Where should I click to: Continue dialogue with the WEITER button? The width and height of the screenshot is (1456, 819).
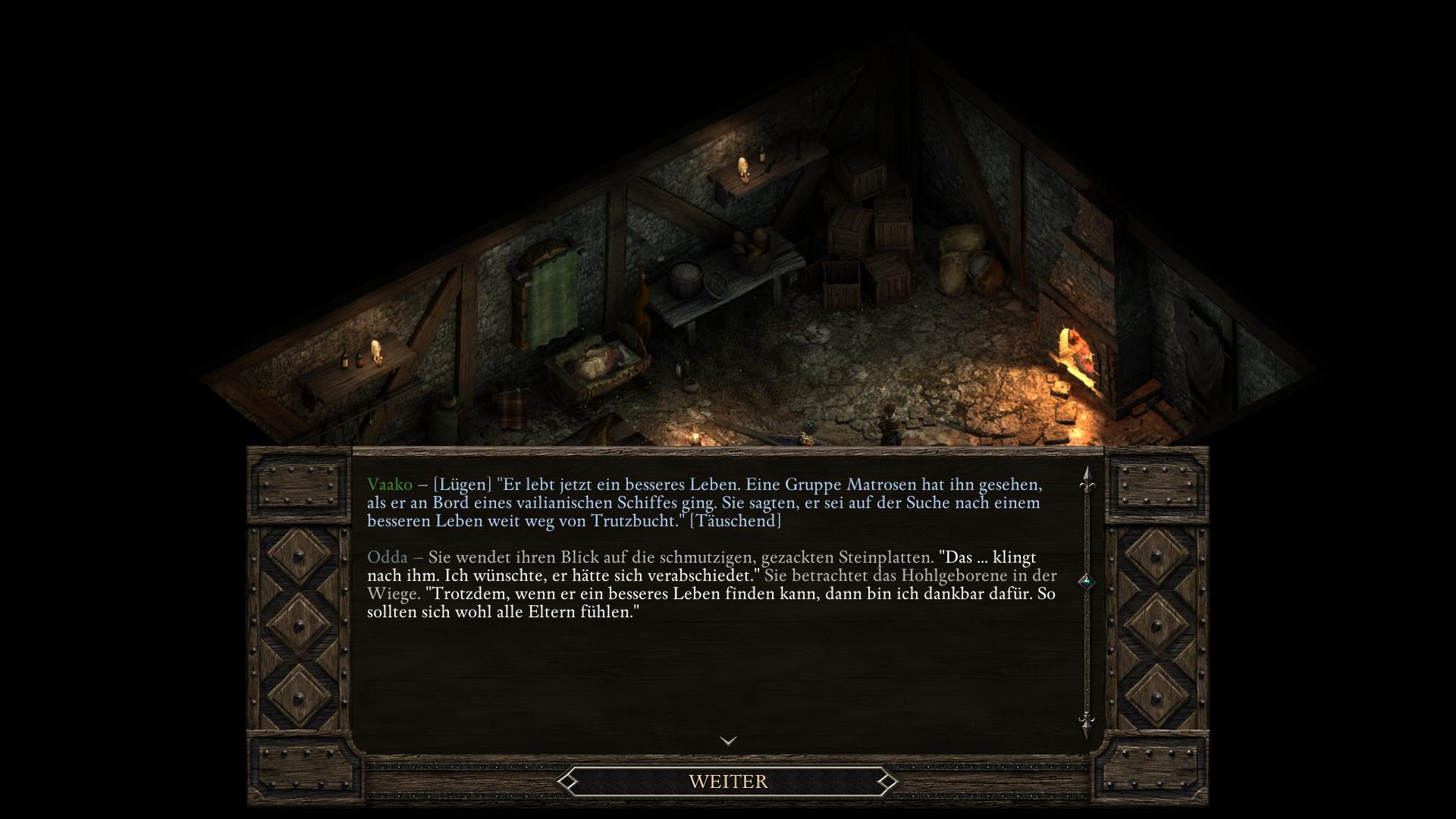(x=728, y=781)
